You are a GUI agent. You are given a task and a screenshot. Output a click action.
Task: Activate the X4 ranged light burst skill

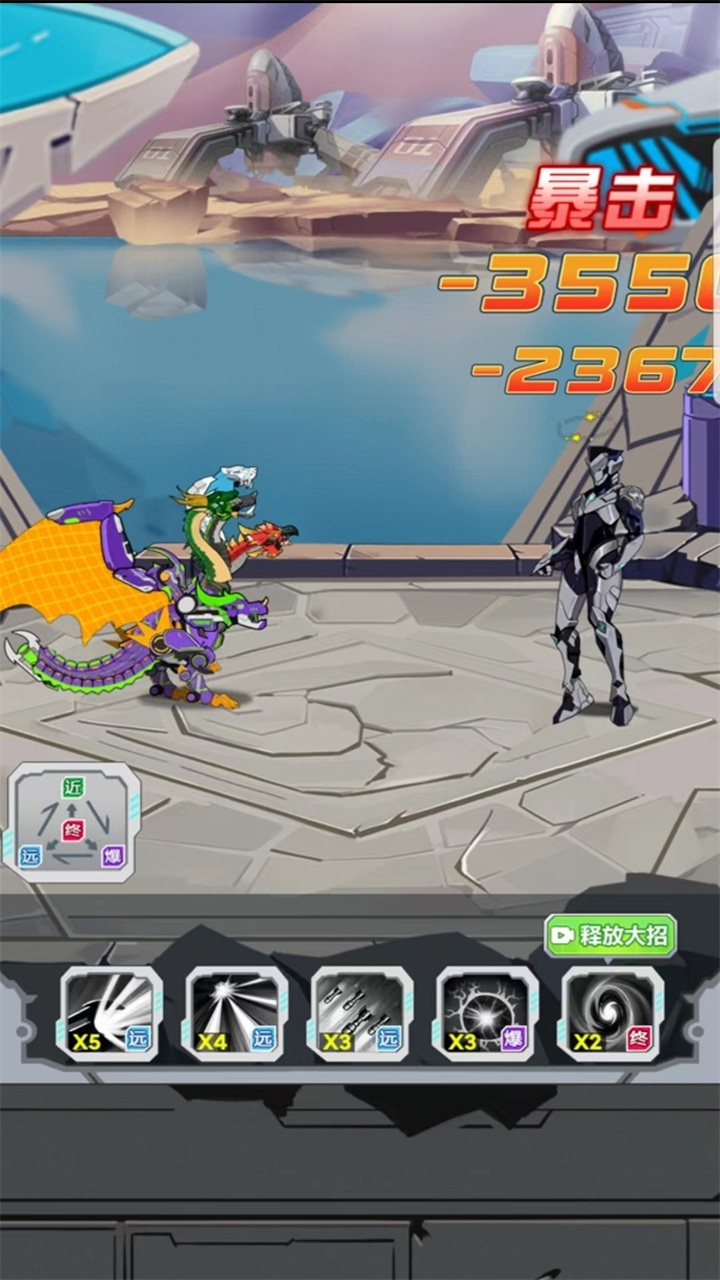(x=236, y=1013)
